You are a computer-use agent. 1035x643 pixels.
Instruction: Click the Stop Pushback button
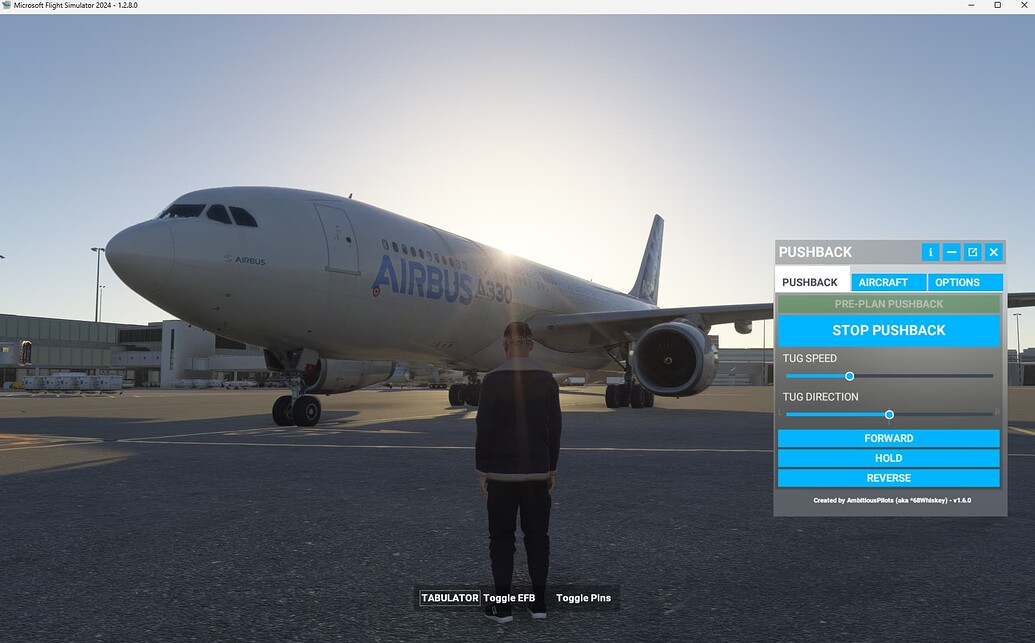pos(888,330)
